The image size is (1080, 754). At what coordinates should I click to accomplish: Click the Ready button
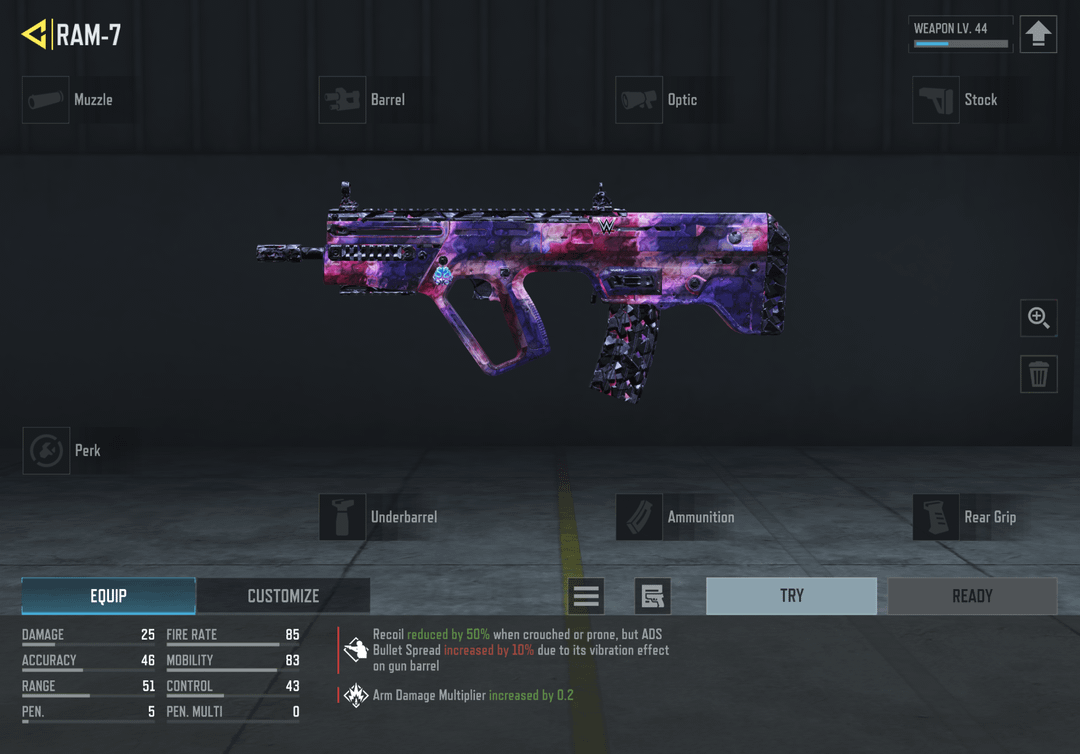click(x=972, y=596)
